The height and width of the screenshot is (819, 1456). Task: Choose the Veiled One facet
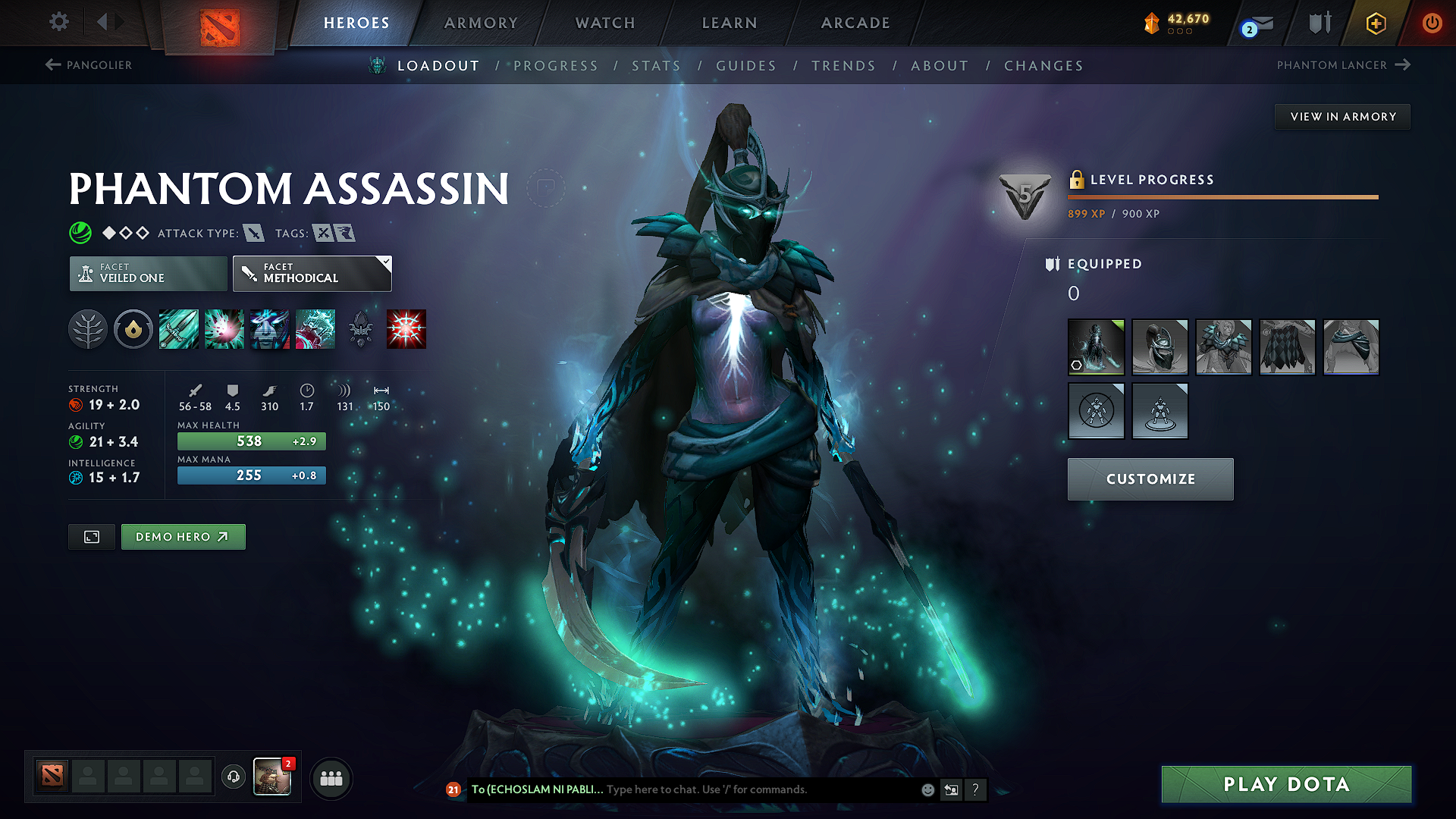(149, 274)
